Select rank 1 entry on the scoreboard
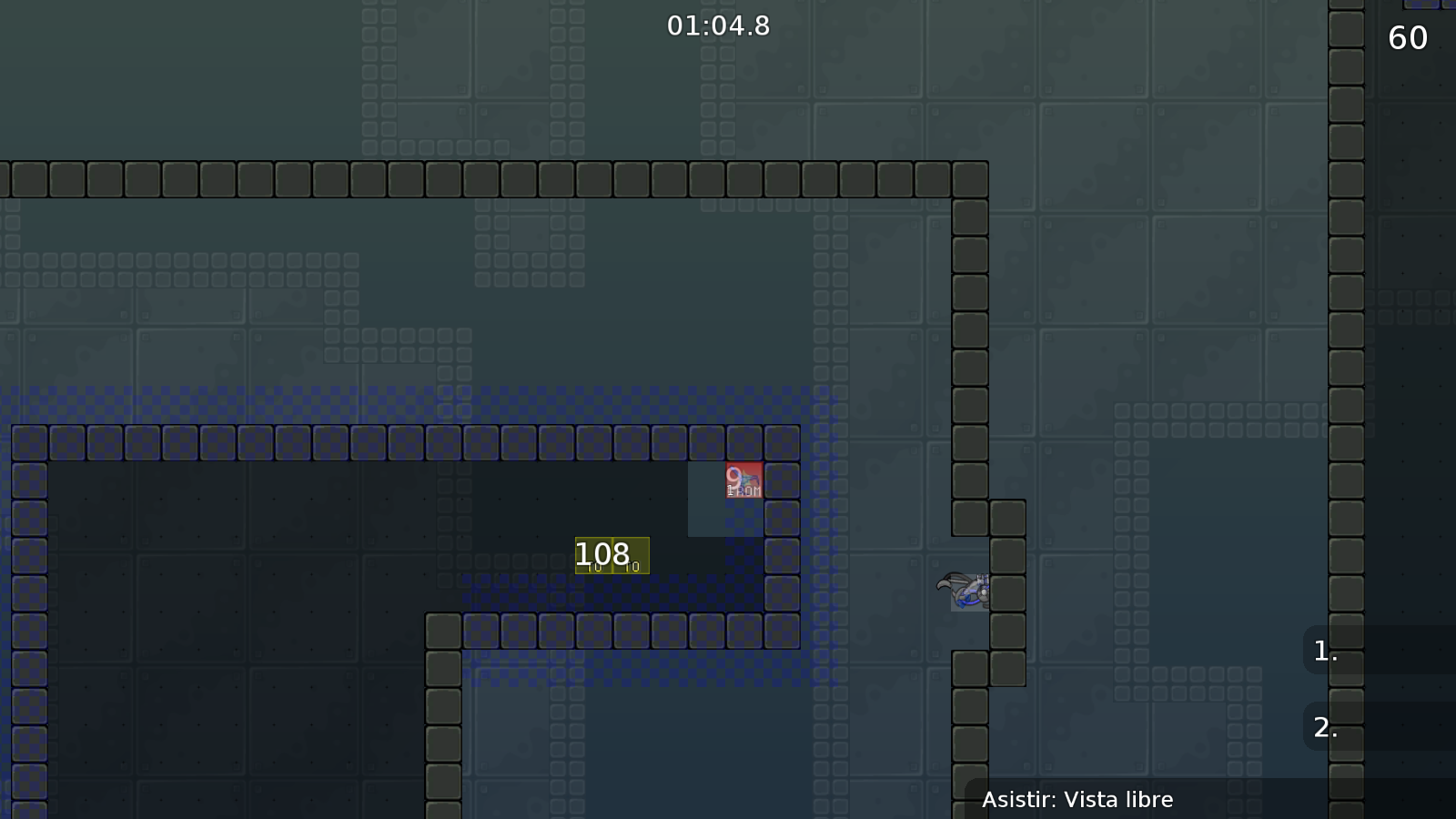The height and width of the screenshot is (819, 1456). [1320, 652]
